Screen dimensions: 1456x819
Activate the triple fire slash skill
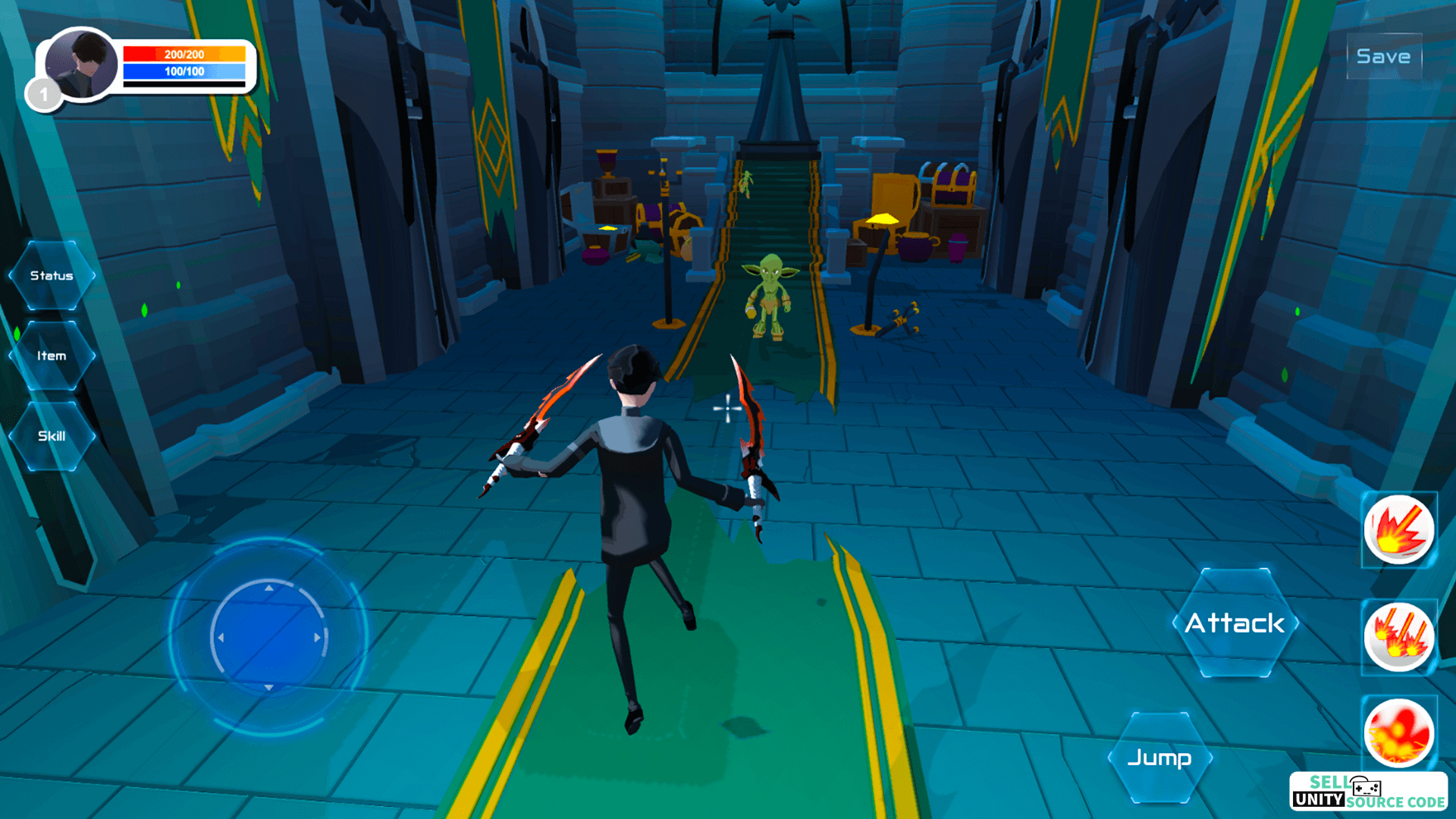[x=1399, y=637]
